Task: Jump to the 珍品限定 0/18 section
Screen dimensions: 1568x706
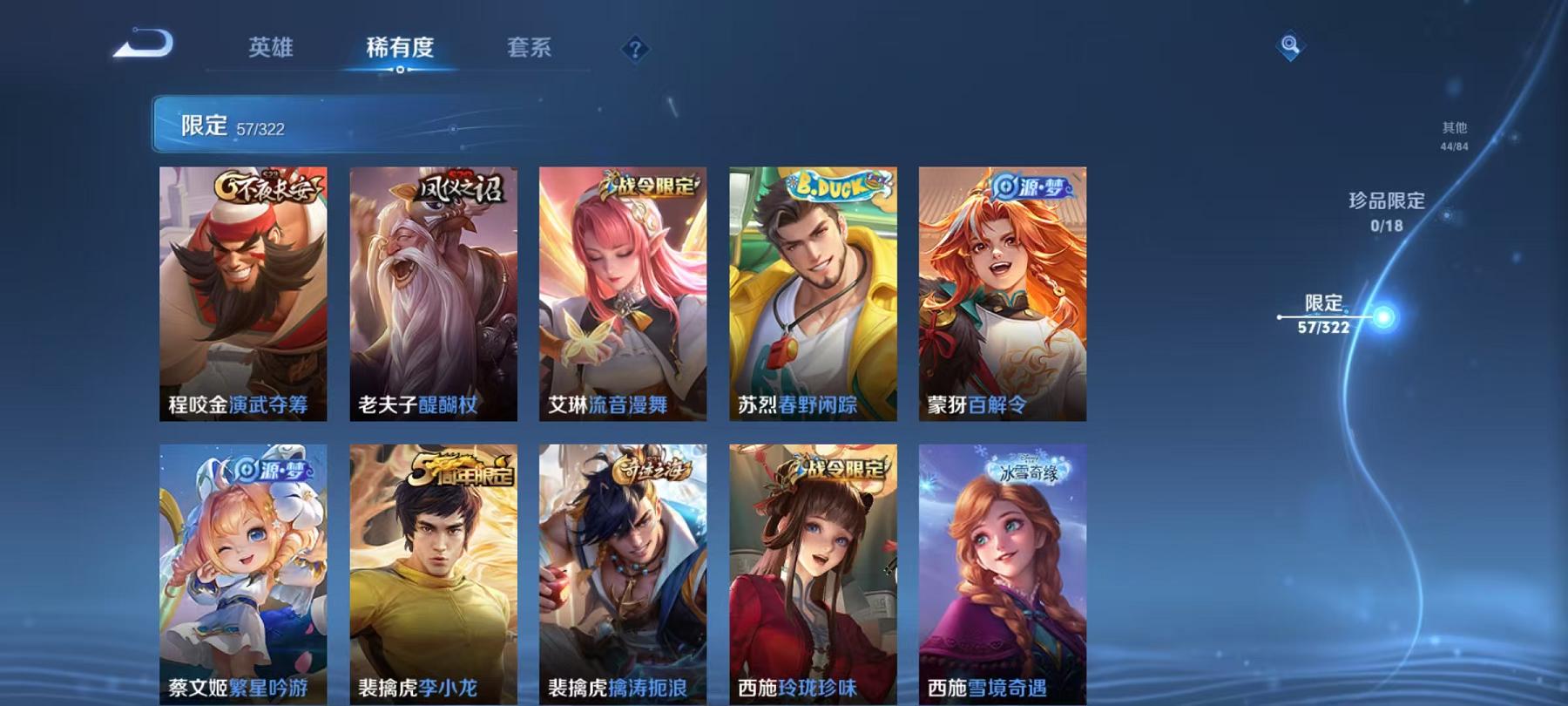Action: (x=1386, y=209)
